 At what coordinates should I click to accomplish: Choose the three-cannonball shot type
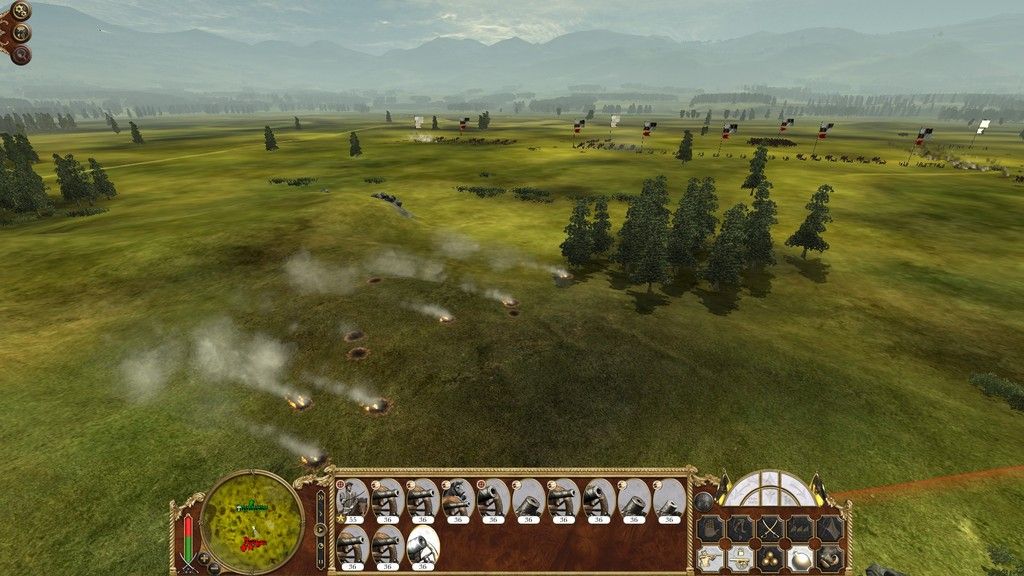click(770, 557)
